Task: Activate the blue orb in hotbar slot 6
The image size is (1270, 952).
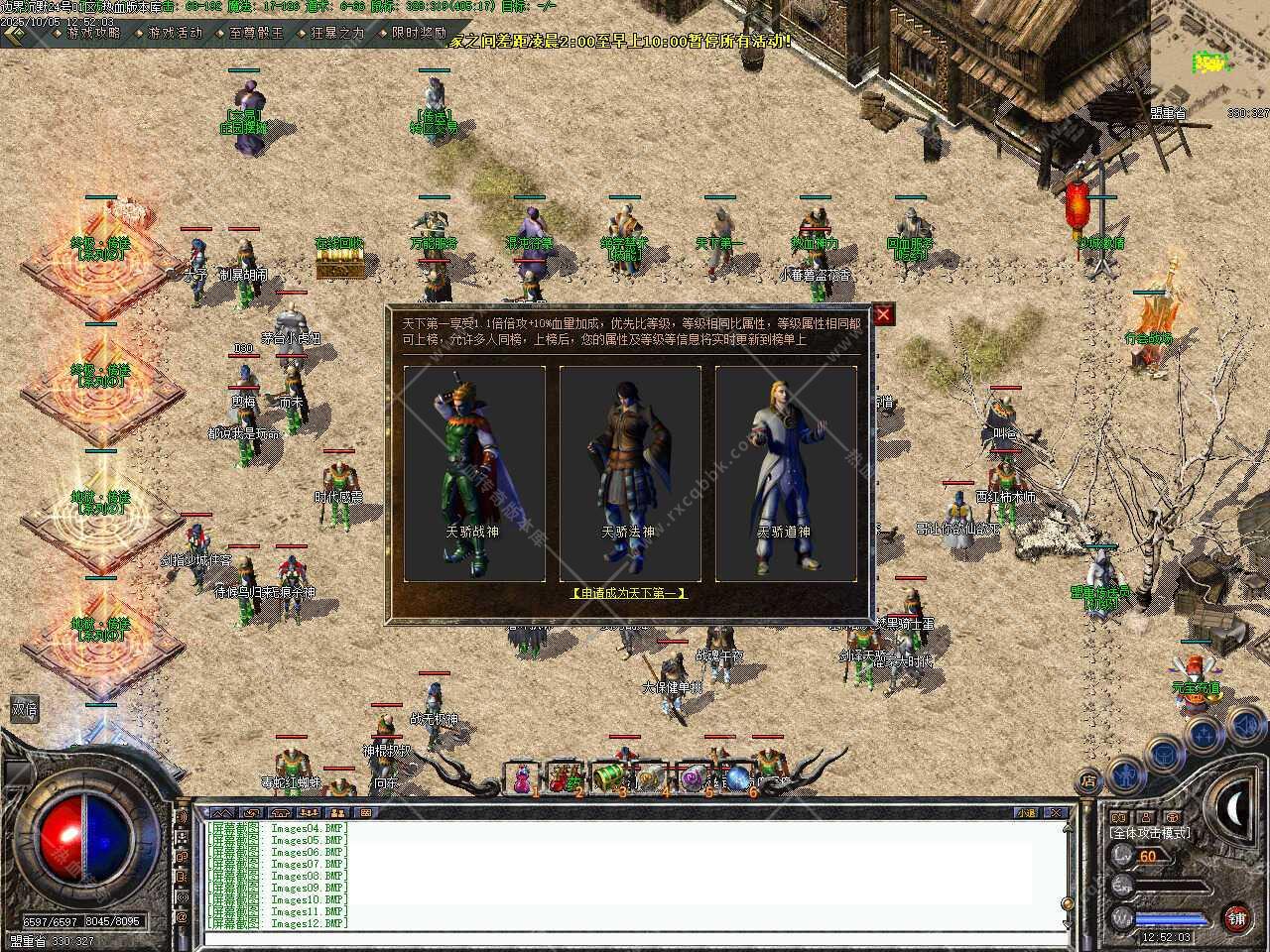Action: coord(738,776)
